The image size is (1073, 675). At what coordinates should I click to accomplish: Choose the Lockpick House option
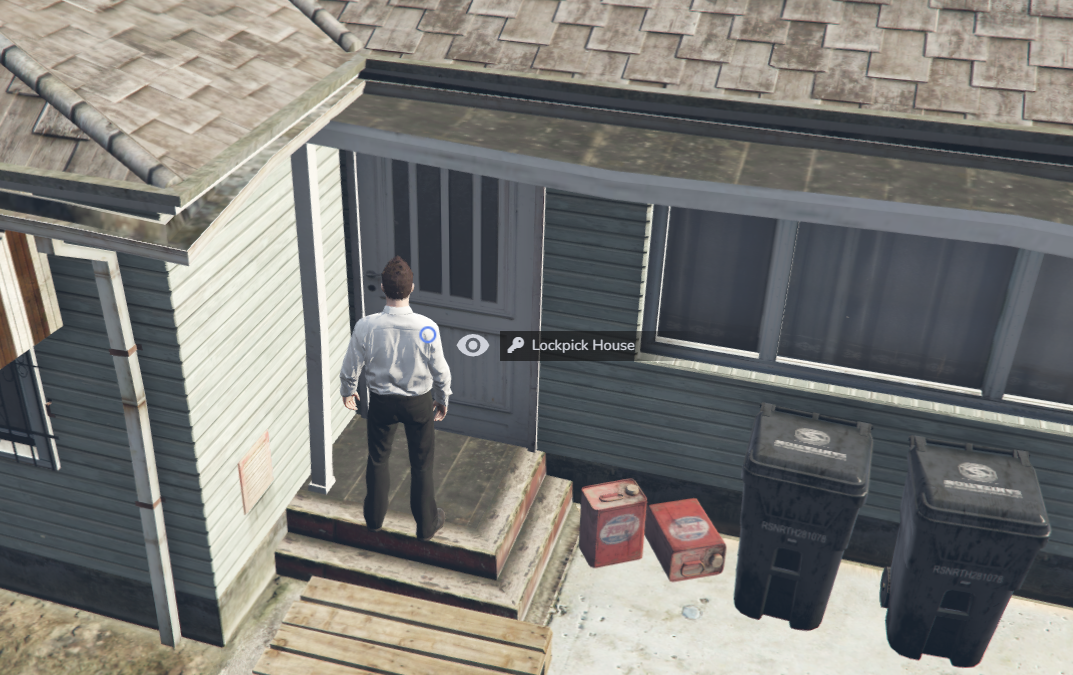pyautogui.click(x=570, y=346)
